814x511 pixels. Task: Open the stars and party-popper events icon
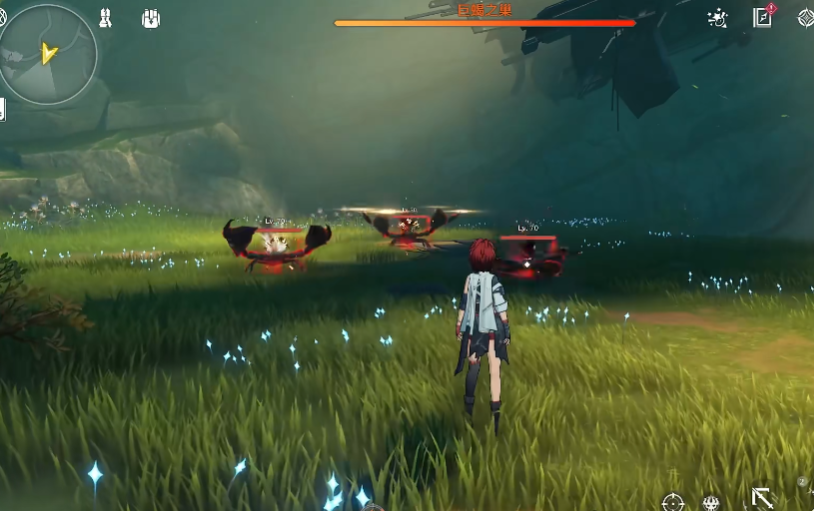717,17
